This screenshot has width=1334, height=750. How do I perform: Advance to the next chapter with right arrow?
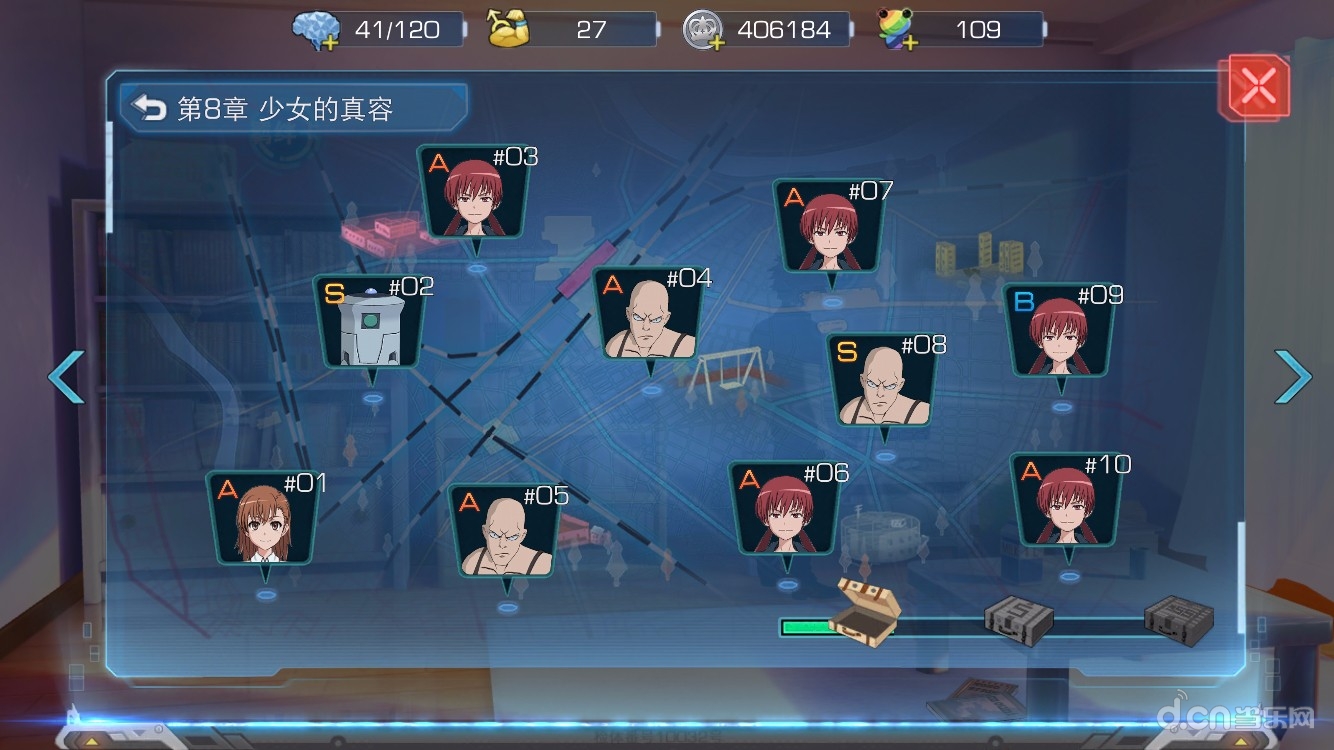(x=1292, y=377)
